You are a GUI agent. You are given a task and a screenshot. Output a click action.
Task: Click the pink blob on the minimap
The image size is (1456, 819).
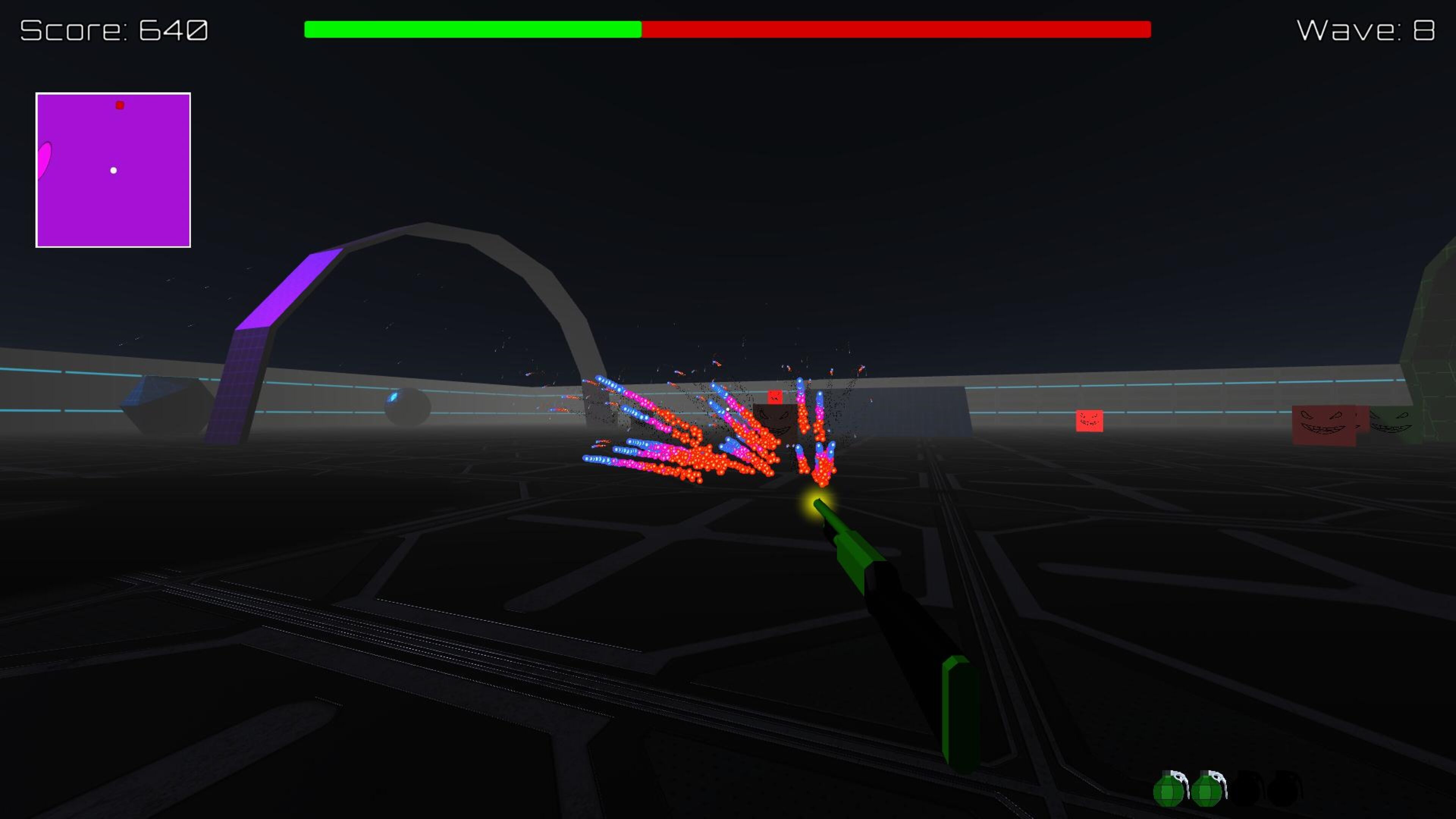pos(44,161)
